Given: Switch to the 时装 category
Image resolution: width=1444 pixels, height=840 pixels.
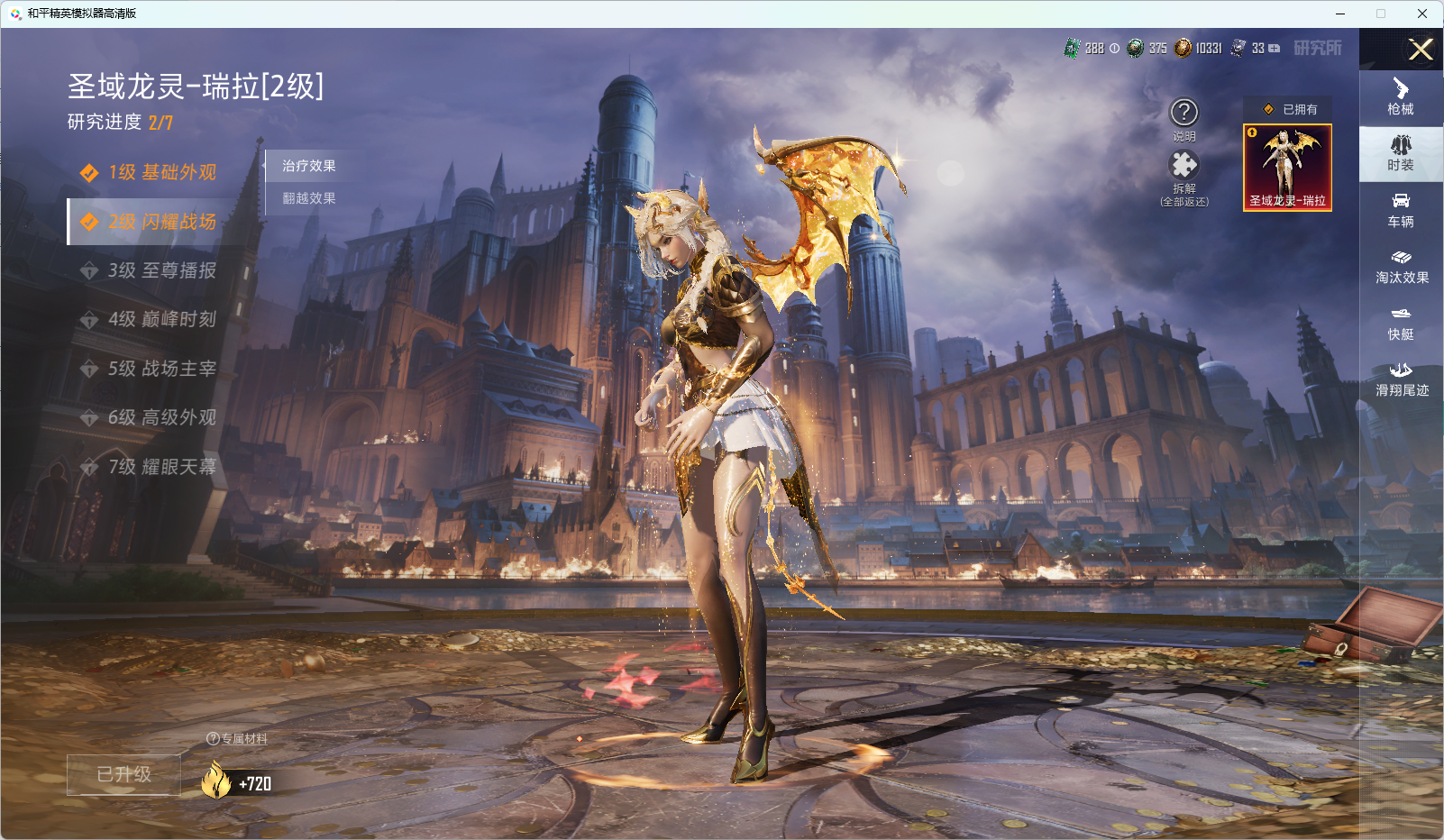Looking at the screenshot, I should pyautogui.click(x=1401, y=153).
